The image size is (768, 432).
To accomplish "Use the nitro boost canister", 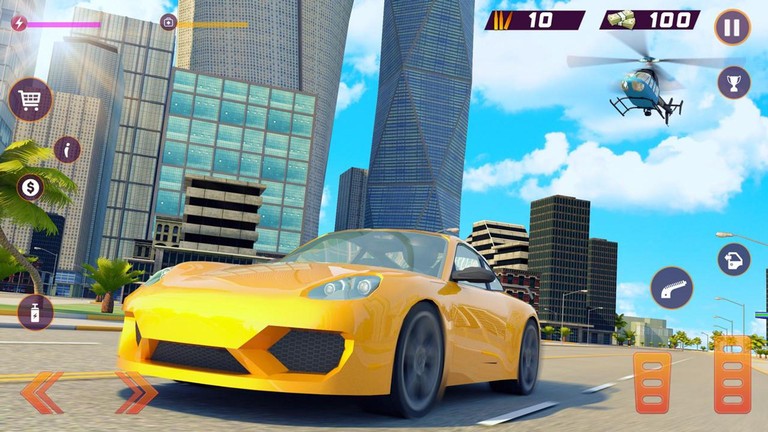I will [35, 312].
